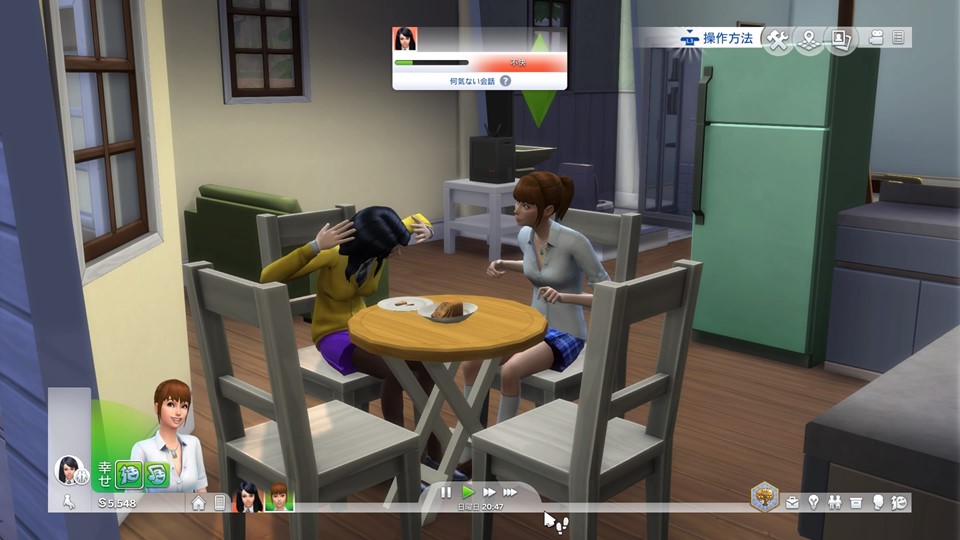Set the game to fast forward speed
960x540 pixels.
tap(489, 492)
